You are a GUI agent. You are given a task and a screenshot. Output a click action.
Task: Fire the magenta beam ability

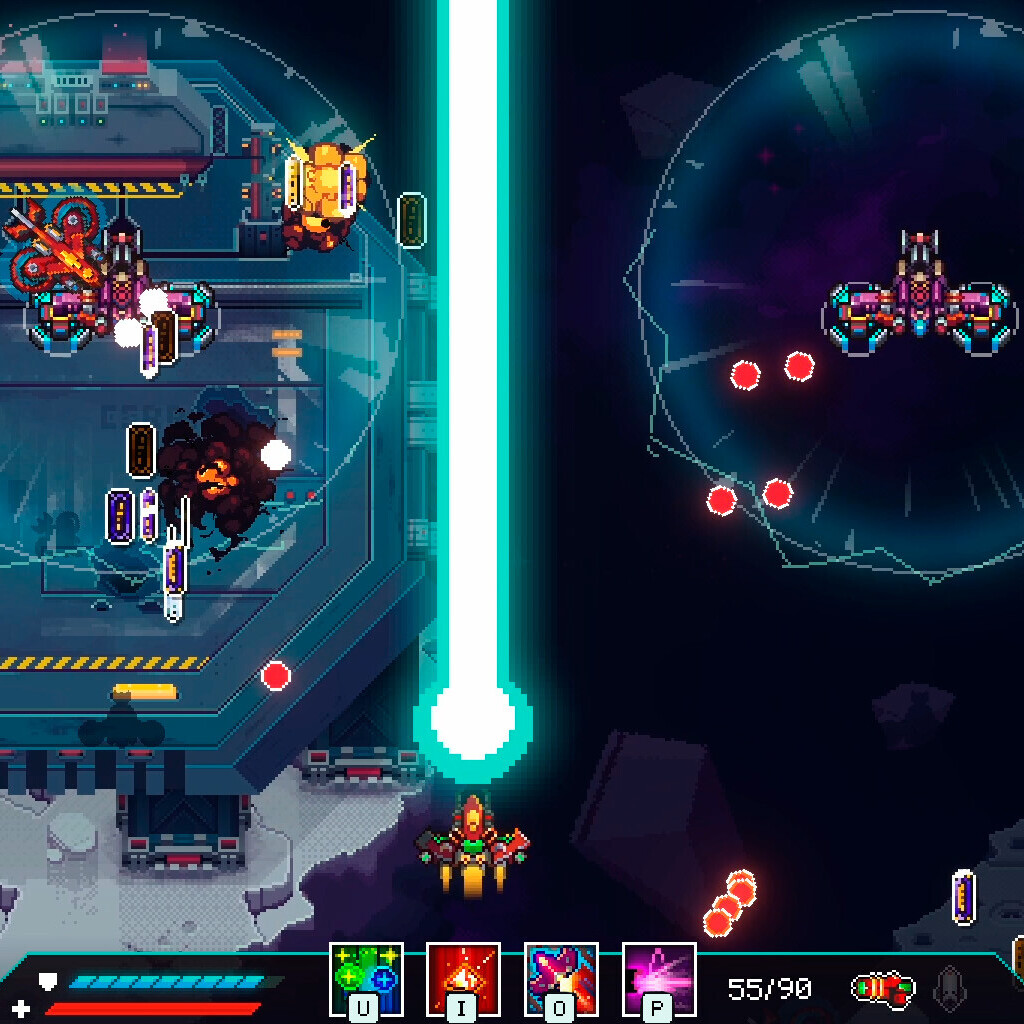point(659,978)
